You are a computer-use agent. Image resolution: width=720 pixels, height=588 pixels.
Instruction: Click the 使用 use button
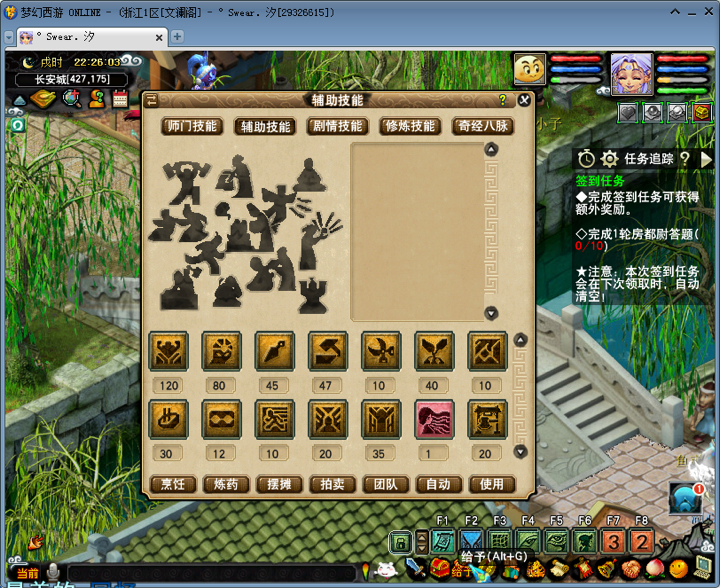click(491, 484)
